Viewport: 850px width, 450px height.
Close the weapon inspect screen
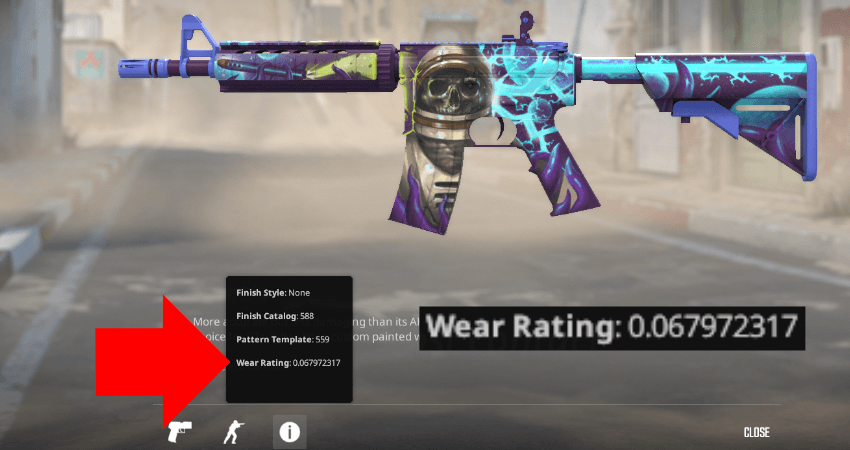coord(756,432)
